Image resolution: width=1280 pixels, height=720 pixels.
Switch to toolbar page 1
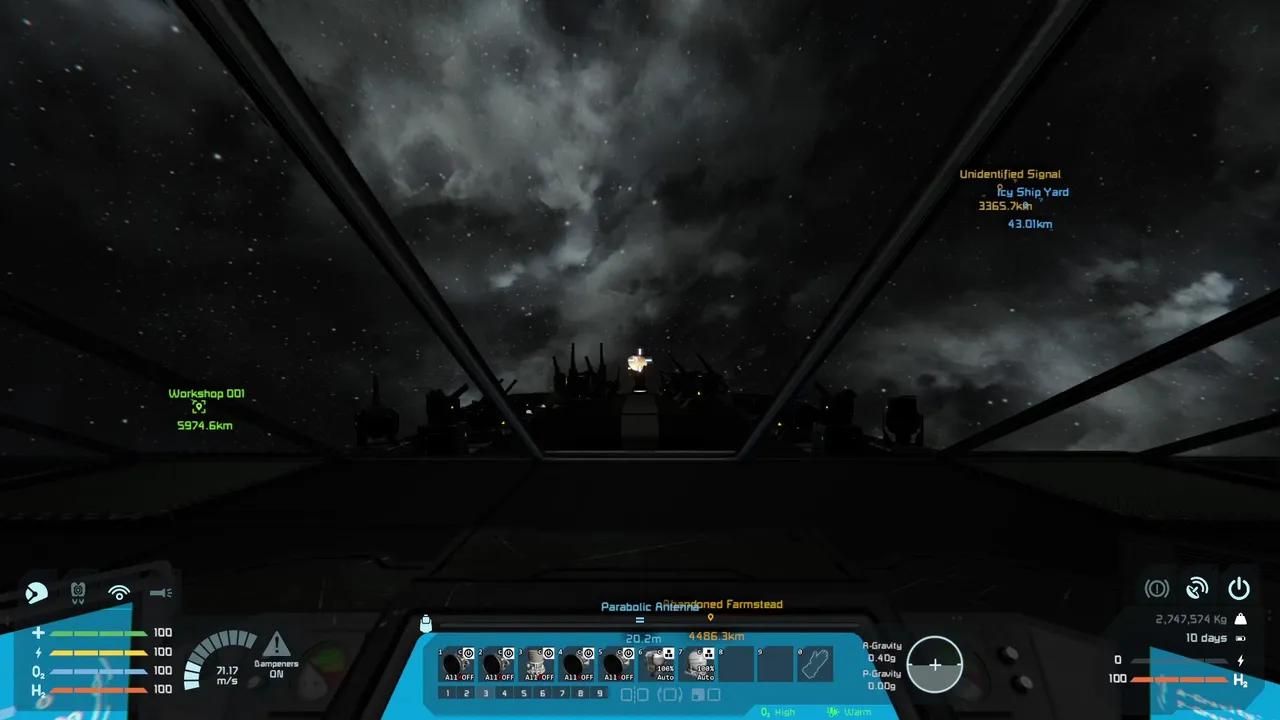[x=448, y=693]
